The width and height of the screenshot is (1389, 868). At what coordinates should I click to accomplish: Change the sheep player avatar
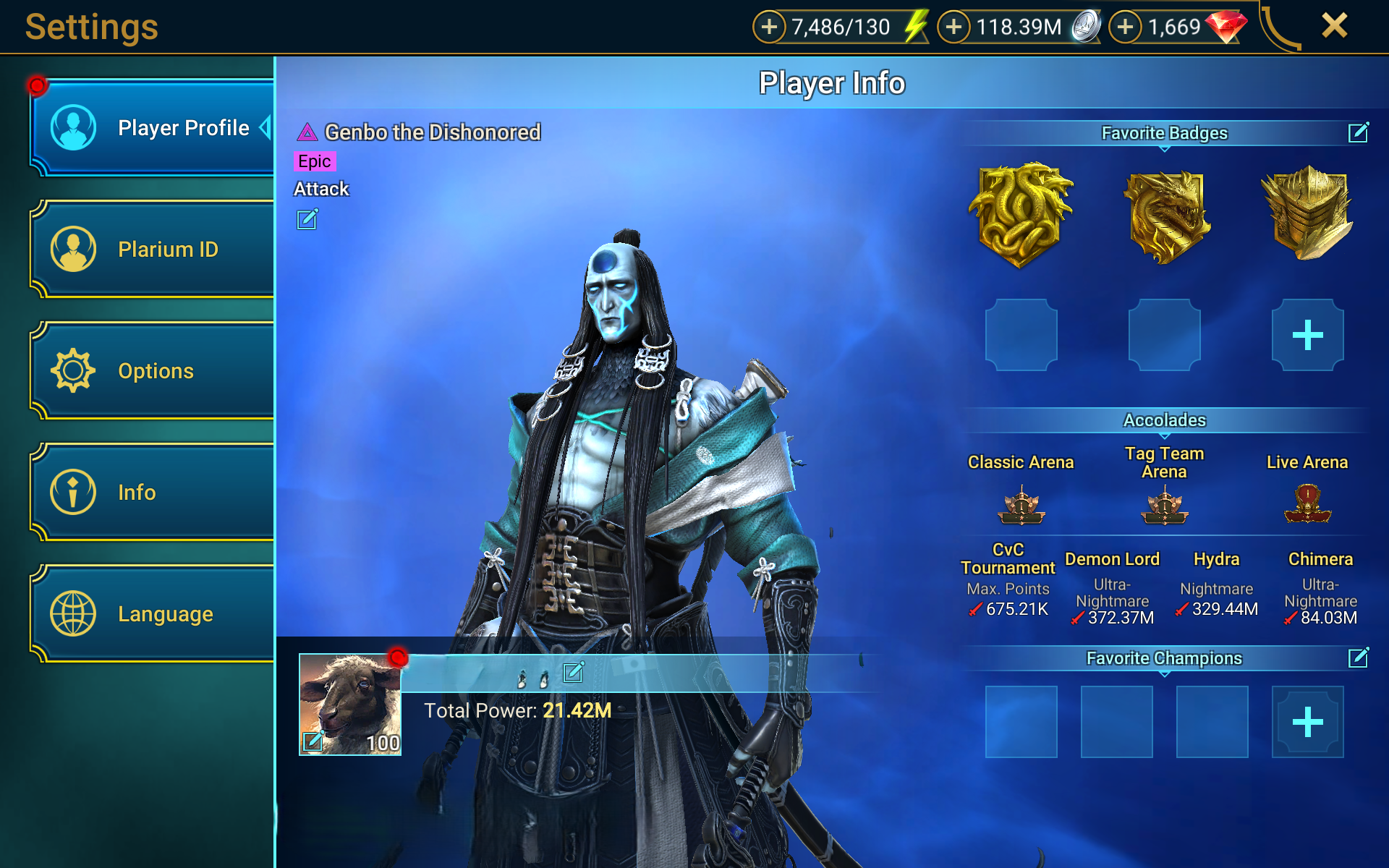(x=313, y=741)
